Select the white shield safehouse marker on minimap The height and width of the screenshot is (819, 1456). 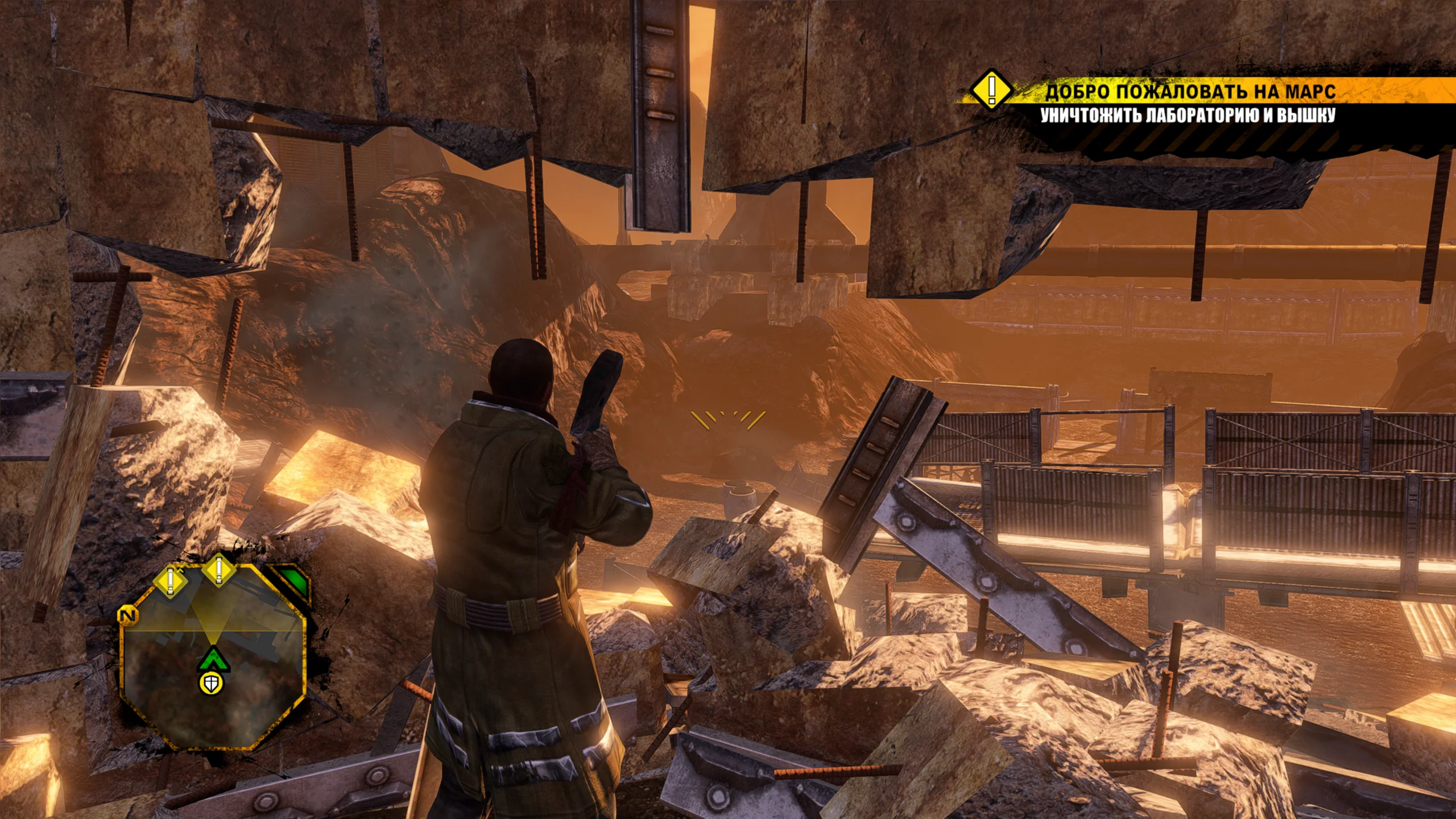211,684
